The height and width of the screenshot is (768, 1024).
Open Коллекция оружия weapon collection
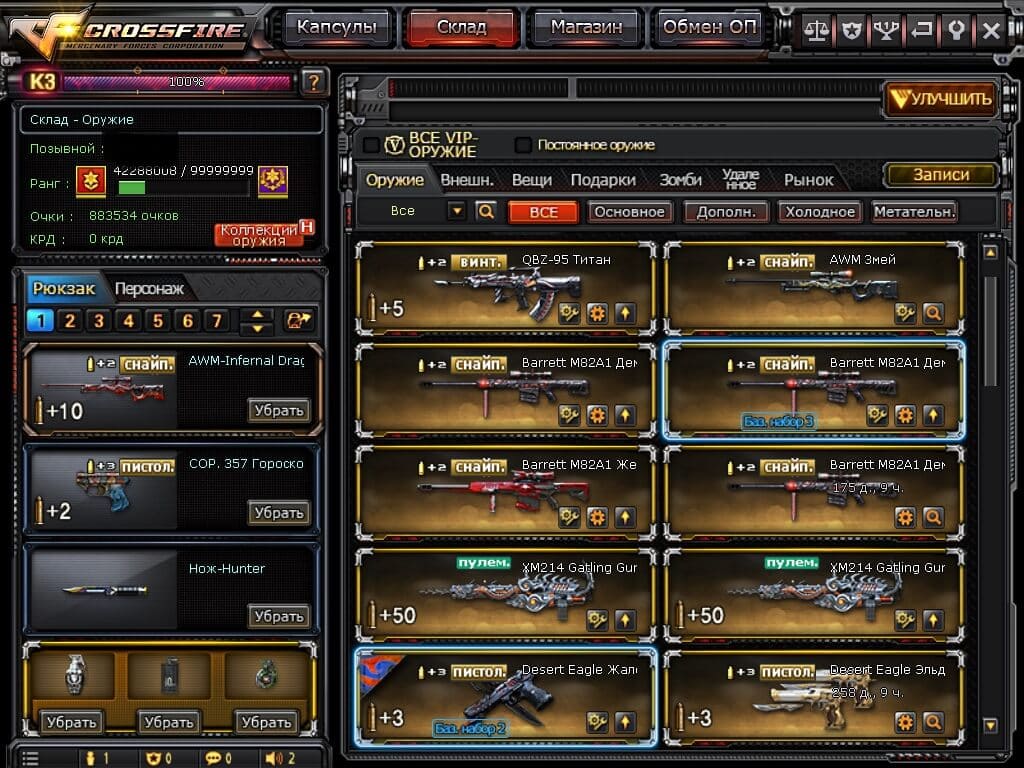pos(259,235)
